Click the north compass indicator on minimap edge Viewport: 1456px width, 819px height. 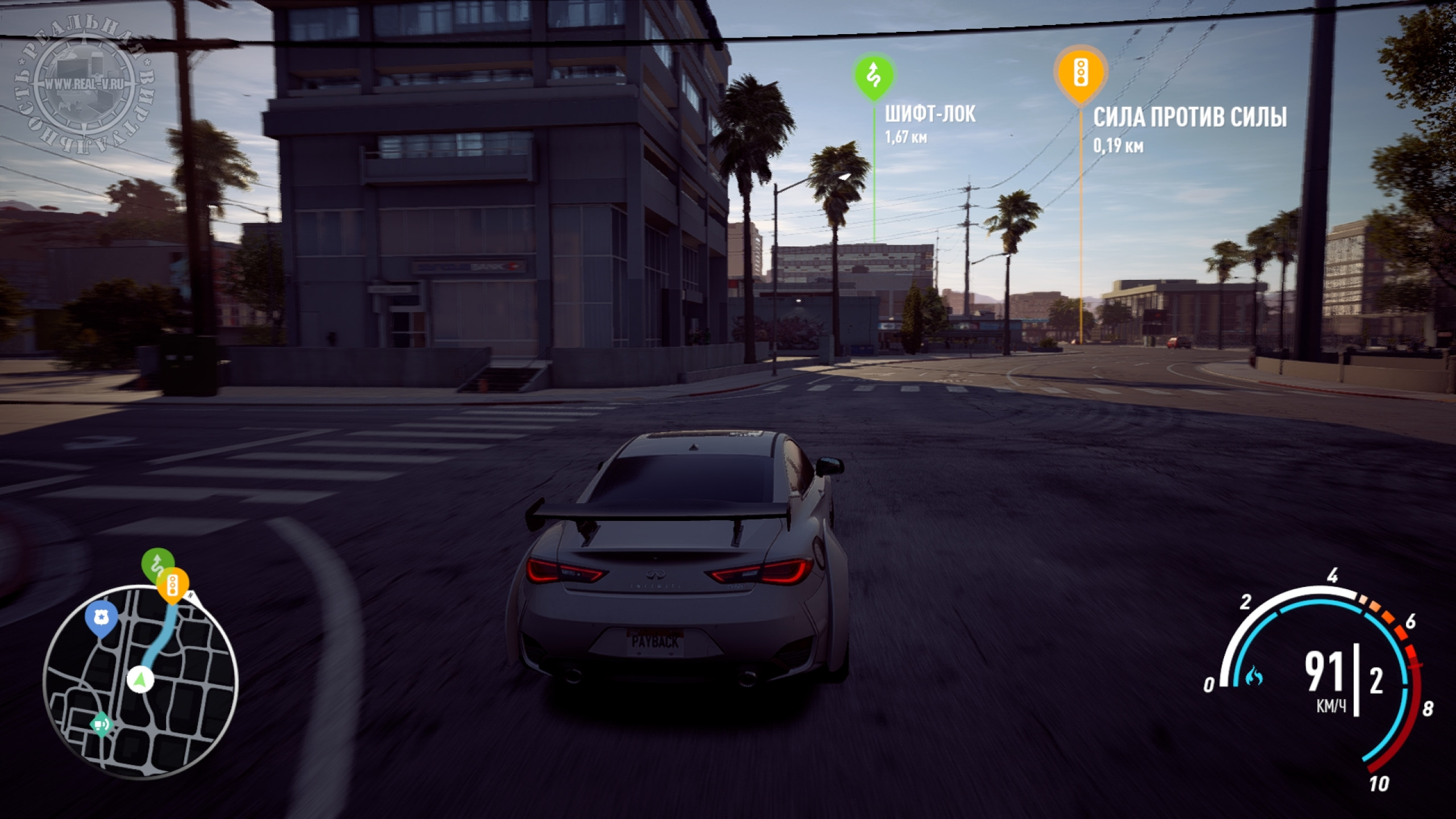click(x=192, y=595)
